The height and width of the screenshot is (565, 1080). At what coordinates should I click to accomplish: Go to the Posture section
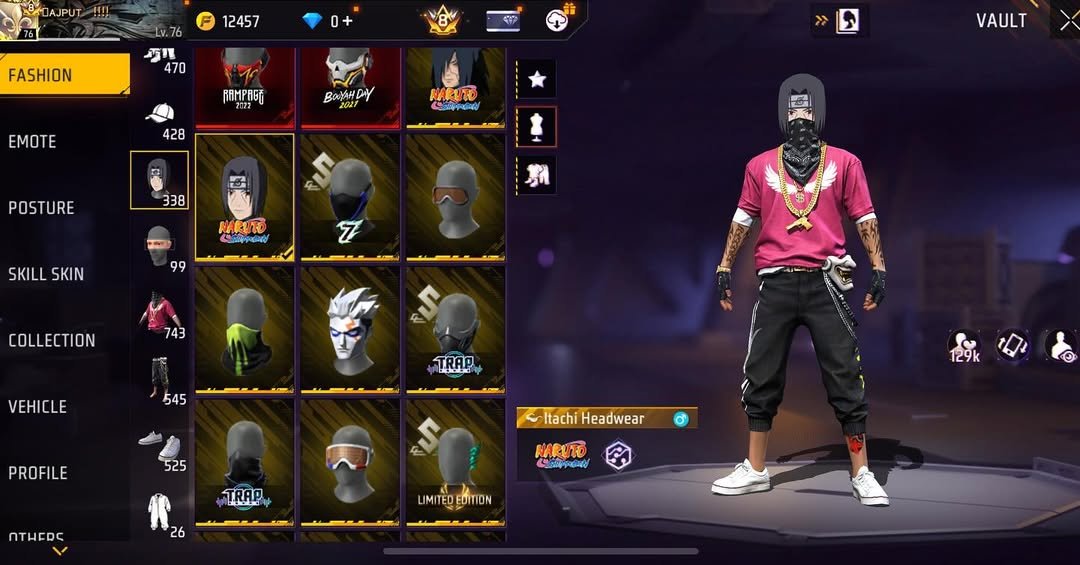pyautogui.click(x=42, y=208)
